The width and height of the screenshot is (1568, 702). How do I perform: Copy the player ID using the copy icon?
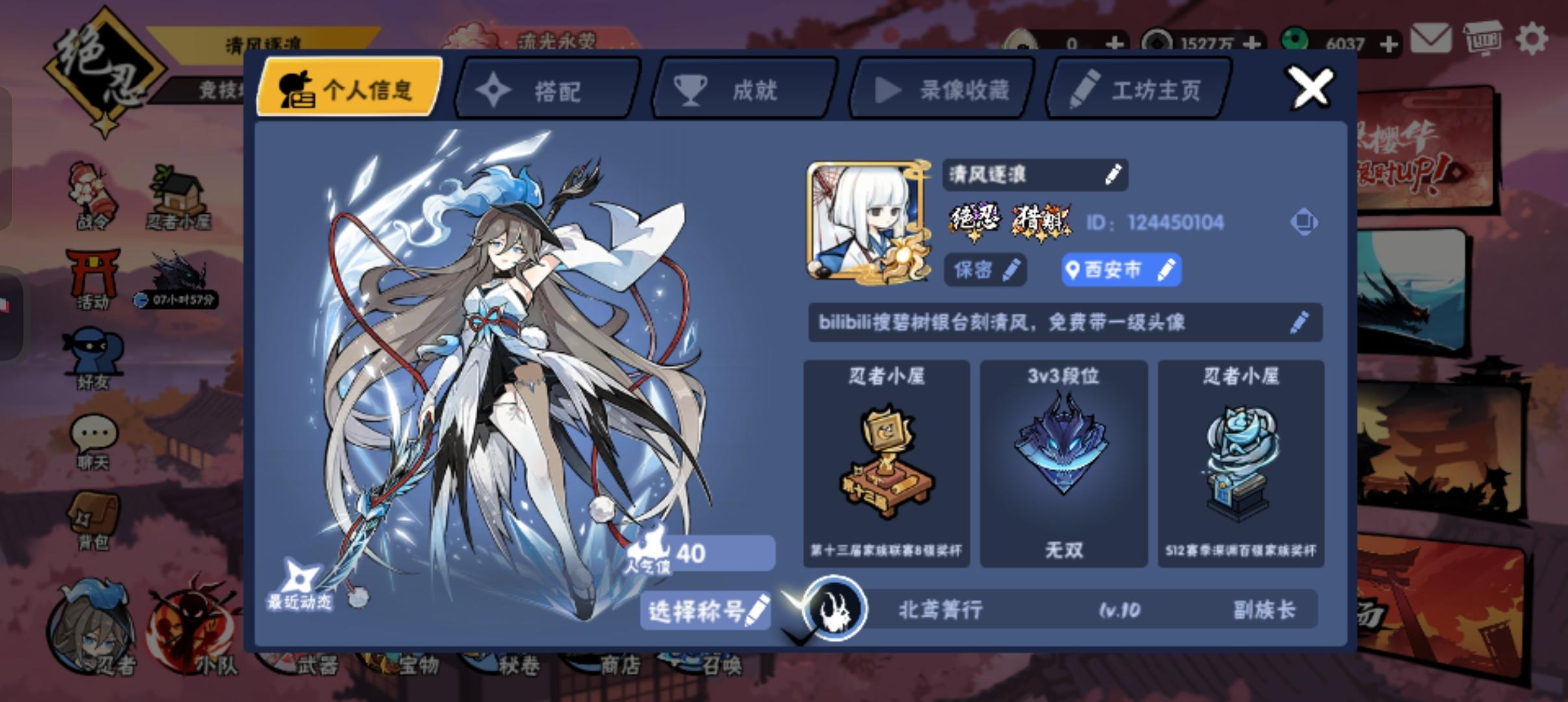pyautogui.click(x=1305, y=221)
